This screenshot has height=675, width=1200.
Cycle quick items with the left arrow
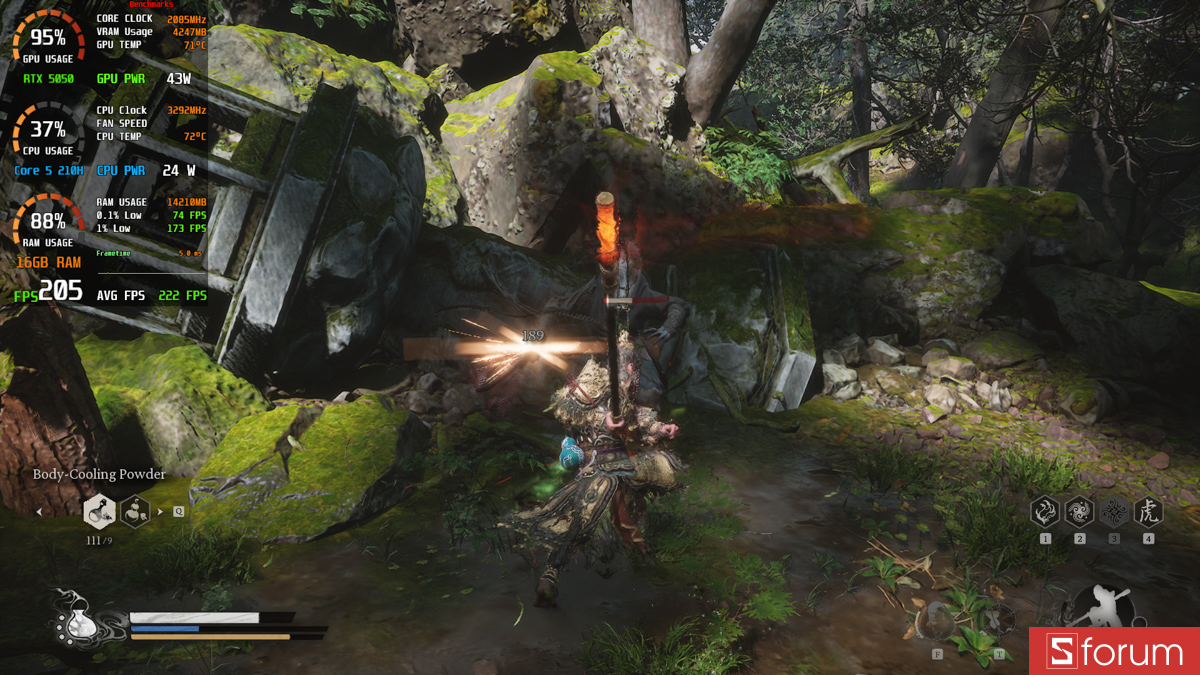pyautogui.click(x=39, y=512)
